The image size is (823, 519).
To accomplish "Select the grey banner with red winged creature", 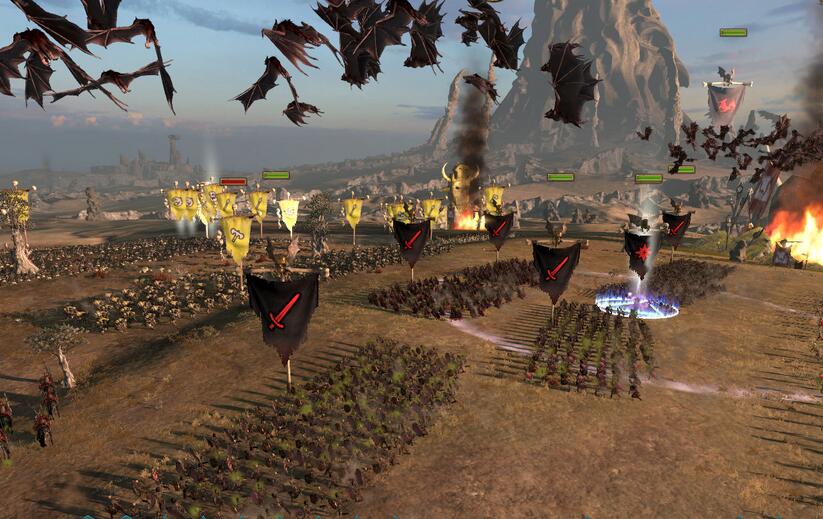I will pos(726,101).
